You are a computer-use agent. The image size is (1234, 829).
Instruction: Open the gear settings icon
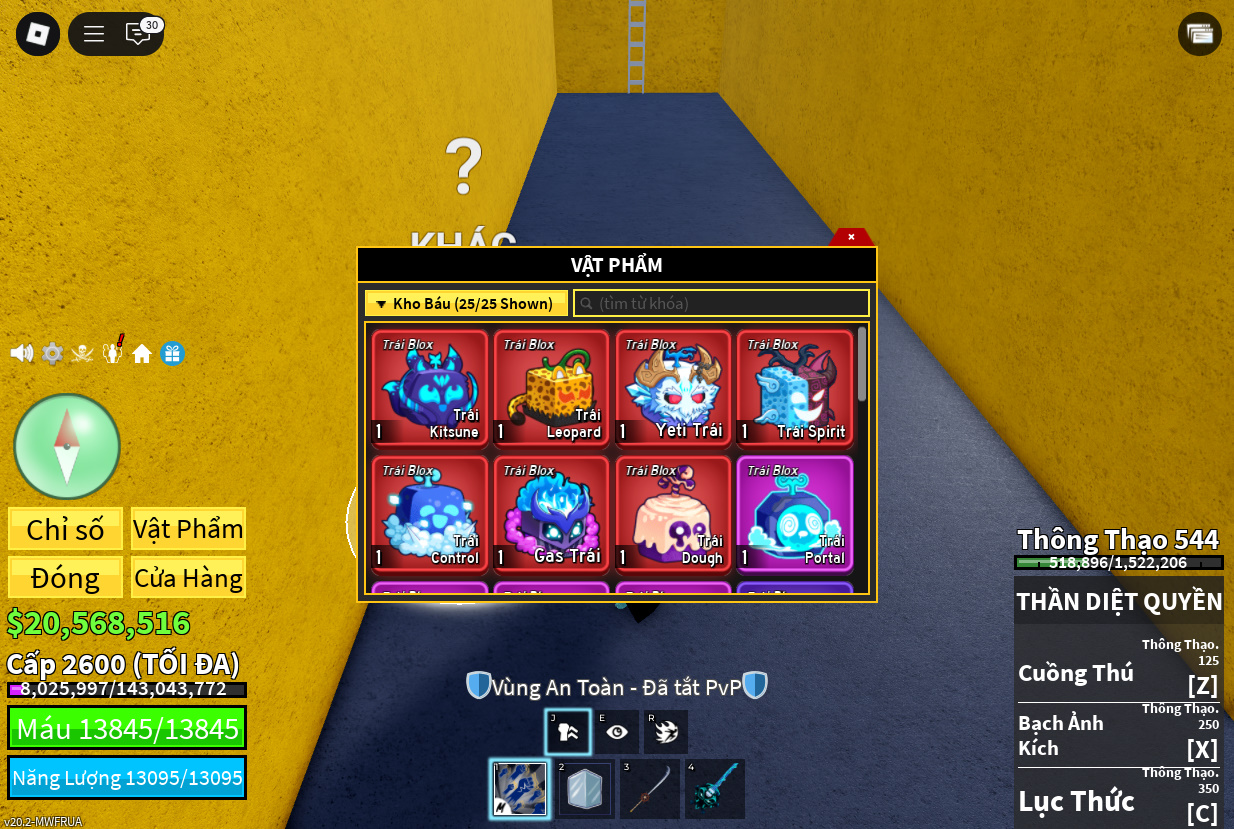pos(52,353)
